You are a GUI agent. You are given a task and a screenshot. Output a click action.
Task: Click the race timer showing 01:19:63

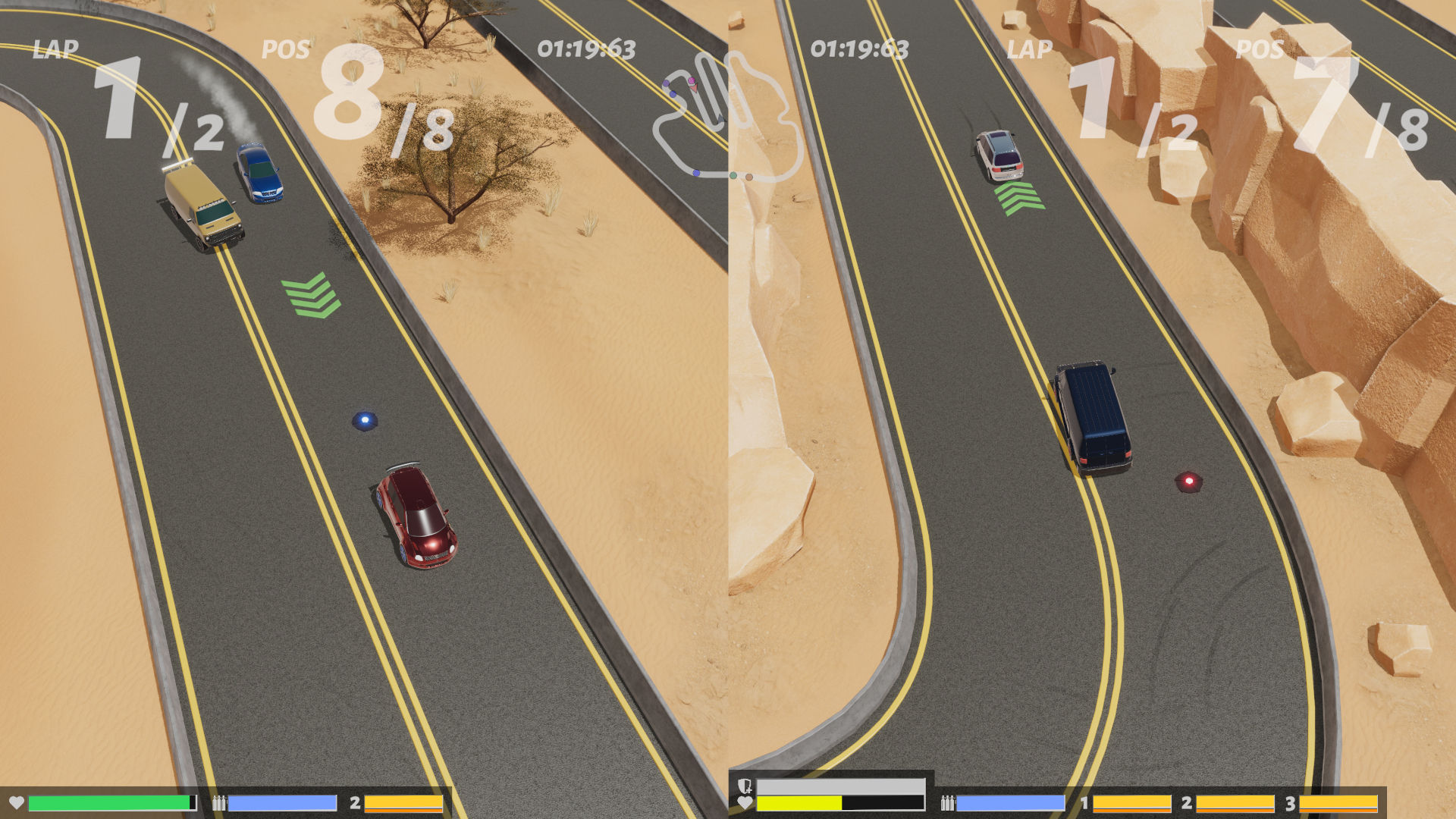point(588,48)
